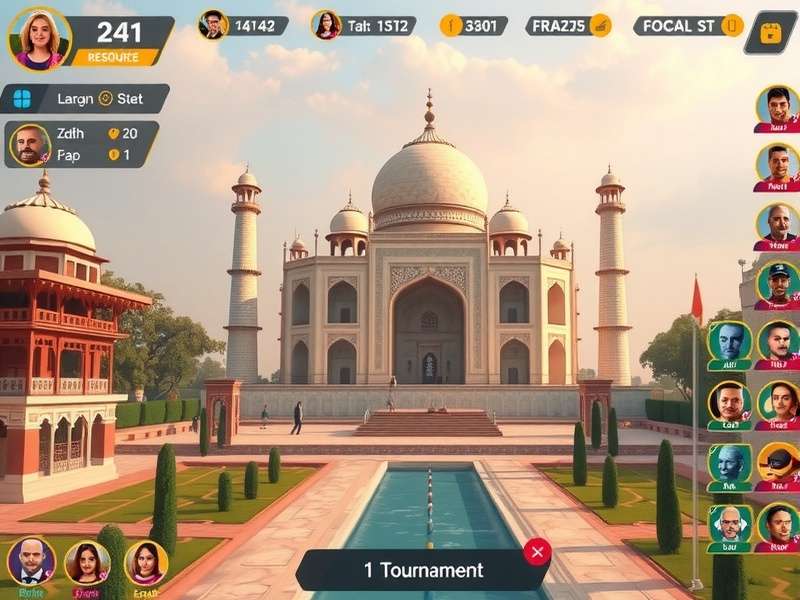The height and width of the screenshot is (600, 800).
Task: Click the 3301 coin counter button
Action: click(x=473, y=25)
